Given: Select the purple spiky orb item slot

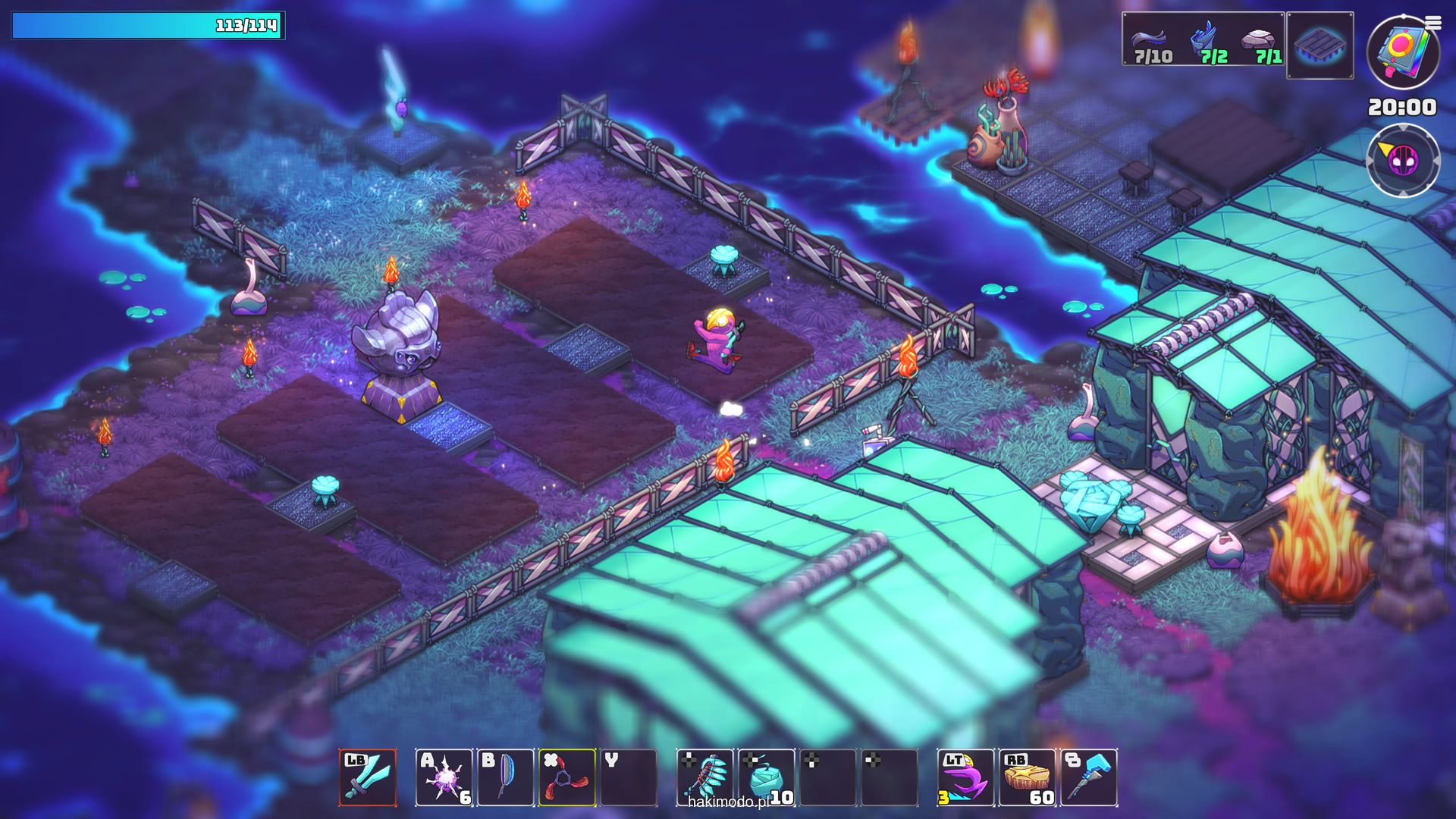Looking at the screenshot, I should click(444, 777).
